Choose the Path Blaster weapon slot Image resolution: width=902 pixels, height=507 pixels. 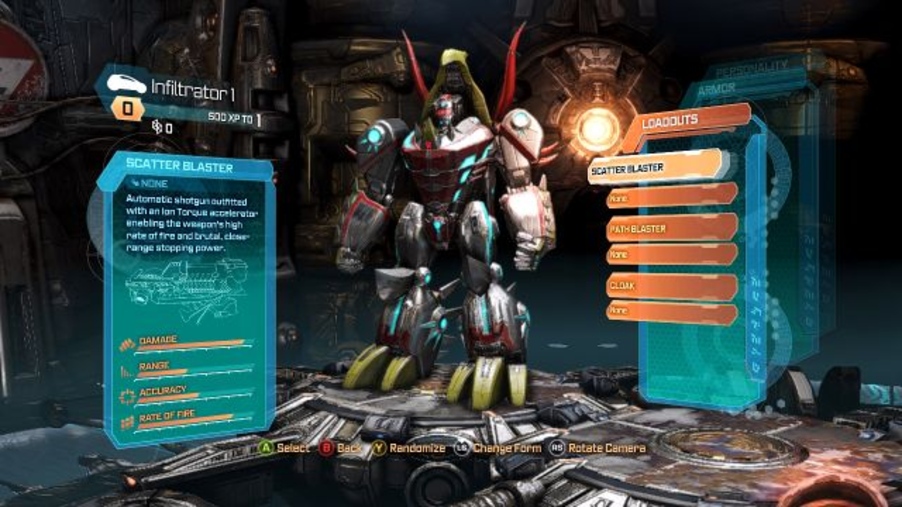coord(671,228)
